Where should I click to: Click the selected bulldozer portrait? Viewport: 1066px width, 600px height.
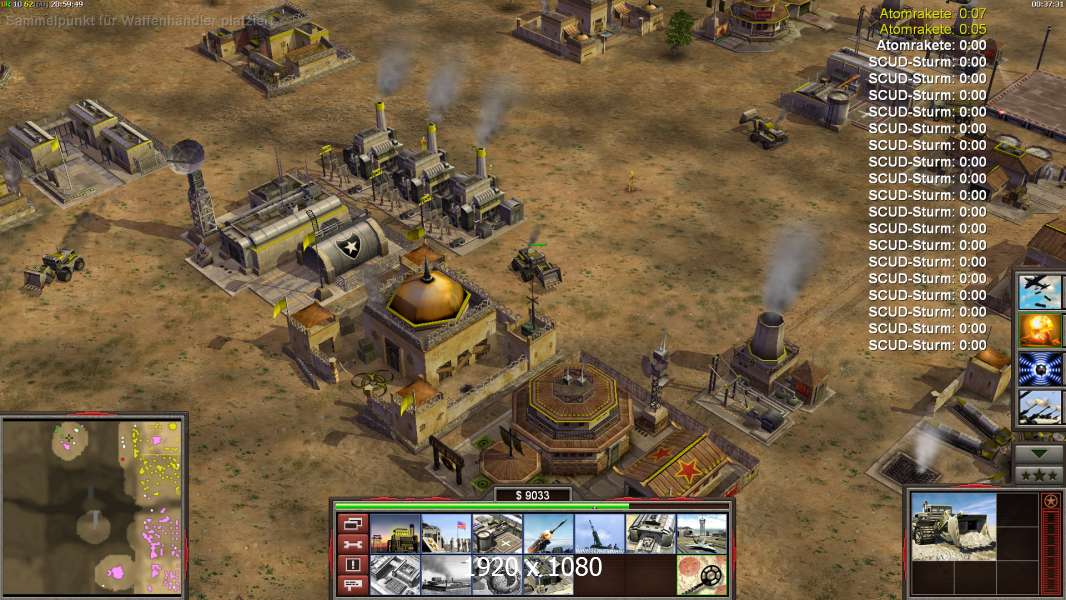click(x=953, y=526)
